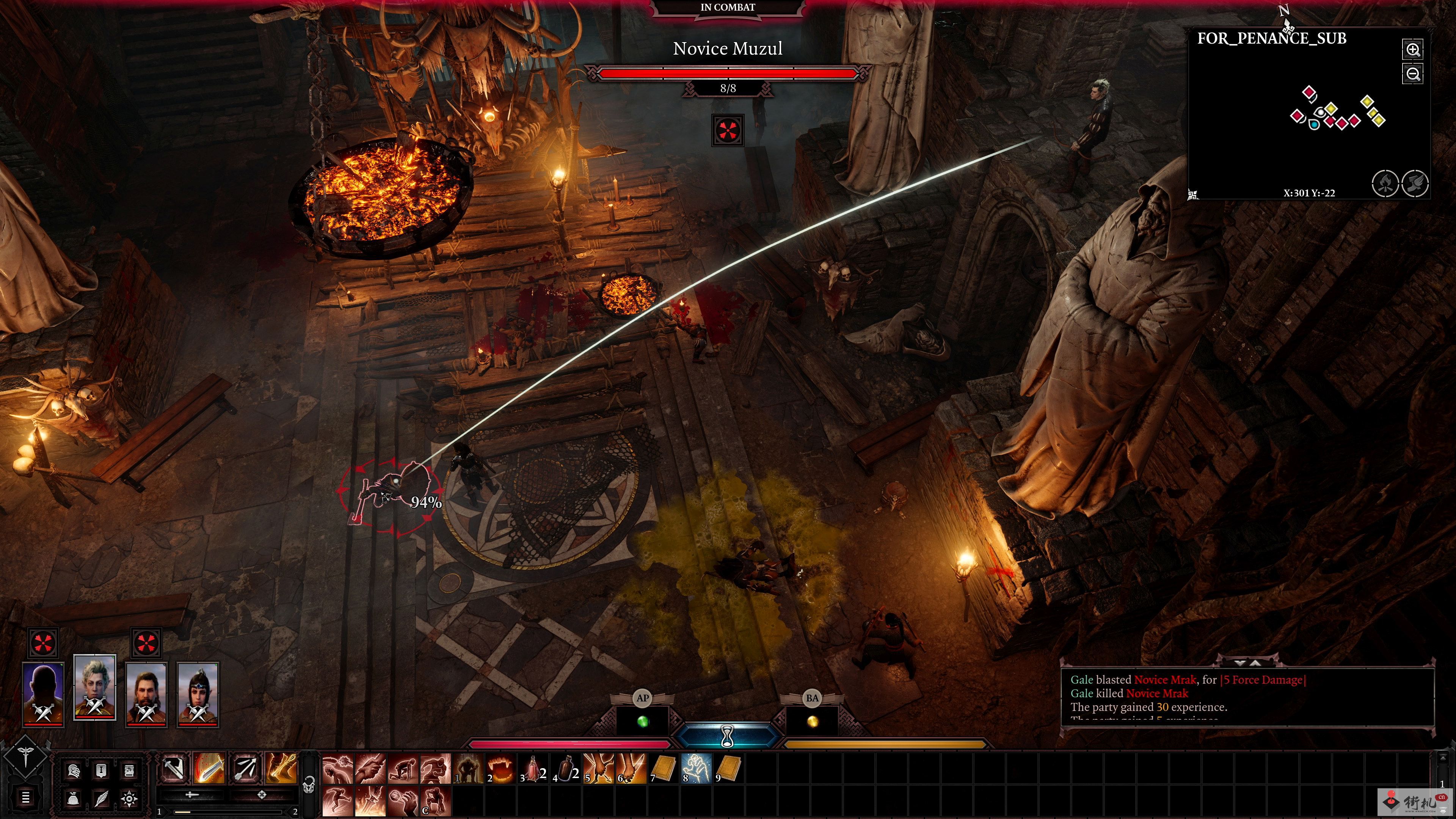Select the handshake help action
1456x819 pixels.
[370, 769]
